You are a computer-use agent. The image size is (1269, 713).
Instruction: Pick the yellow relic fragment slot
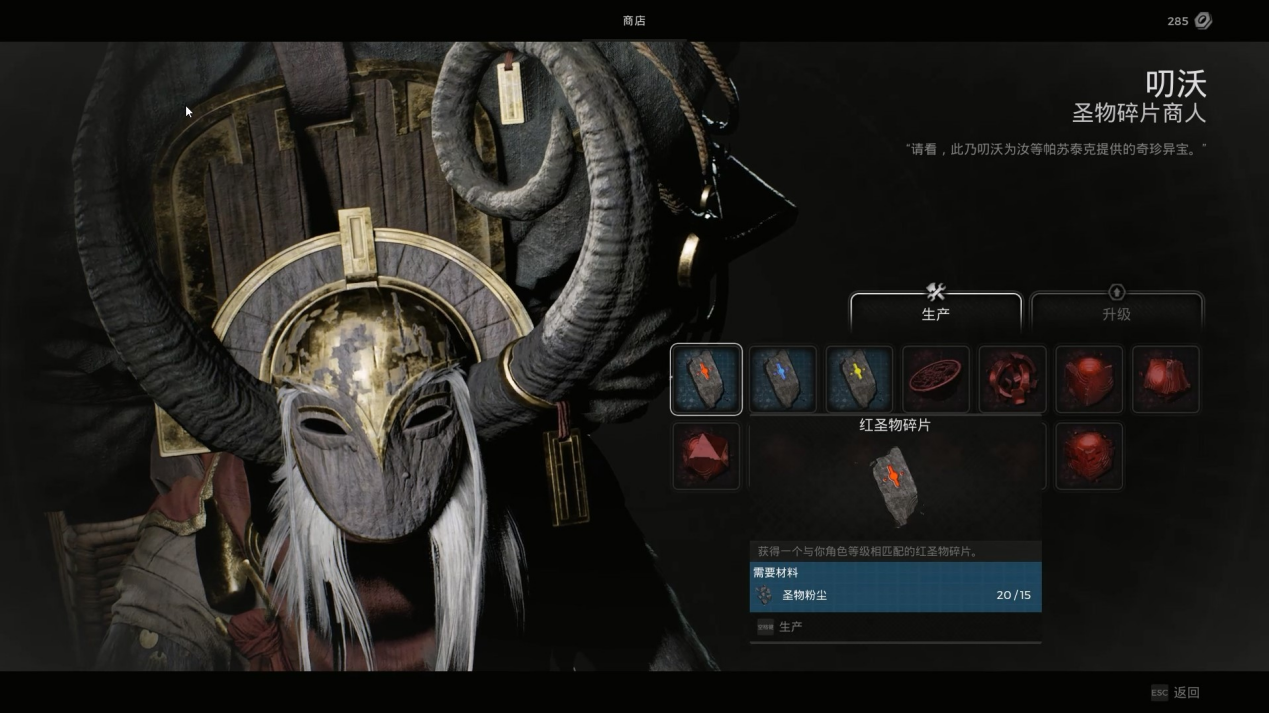point(859,379)
